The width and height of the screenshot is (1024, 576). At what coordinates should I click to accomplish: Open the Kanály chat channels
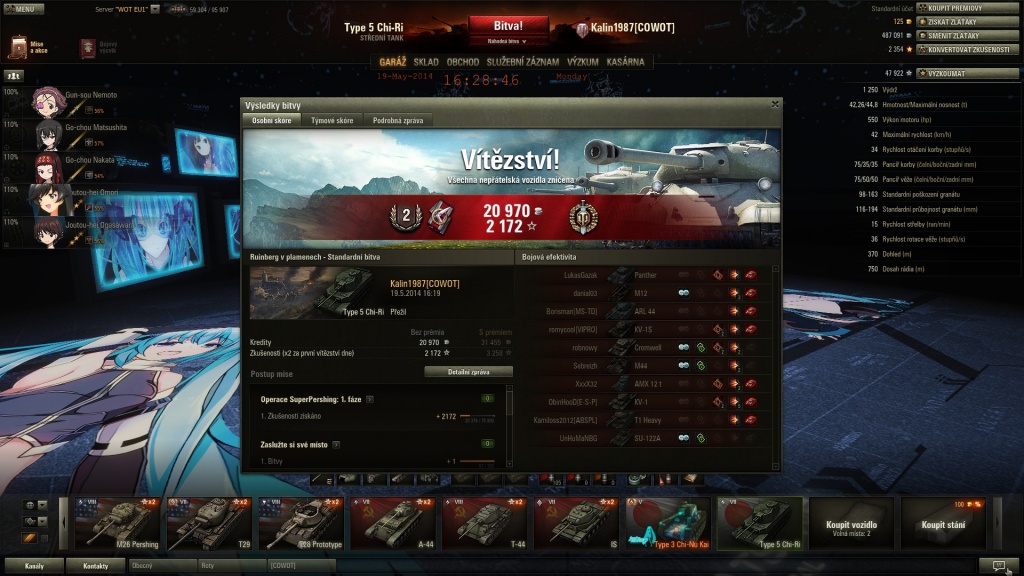(x=34, y=566)
